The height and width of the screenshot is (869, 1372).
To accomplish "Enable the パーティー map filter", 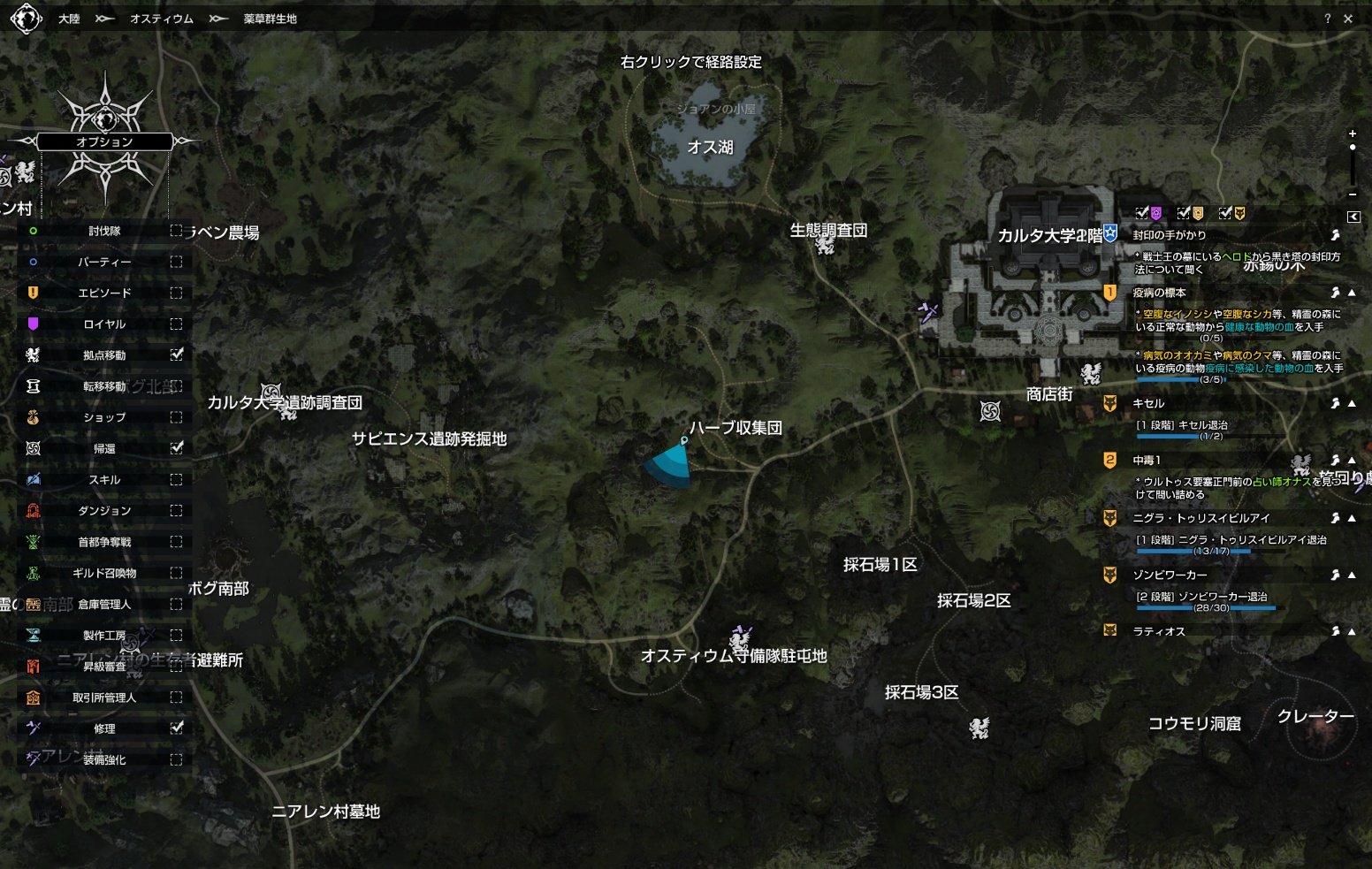I will point(177,262).
